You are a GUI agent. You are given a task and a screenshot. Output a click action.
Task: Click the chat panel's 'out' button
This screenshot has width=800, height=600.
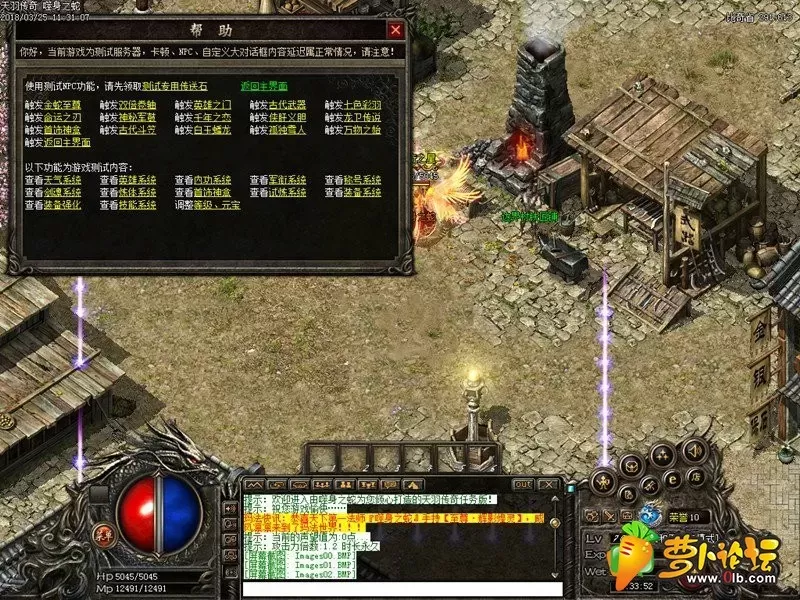[523, 484]
